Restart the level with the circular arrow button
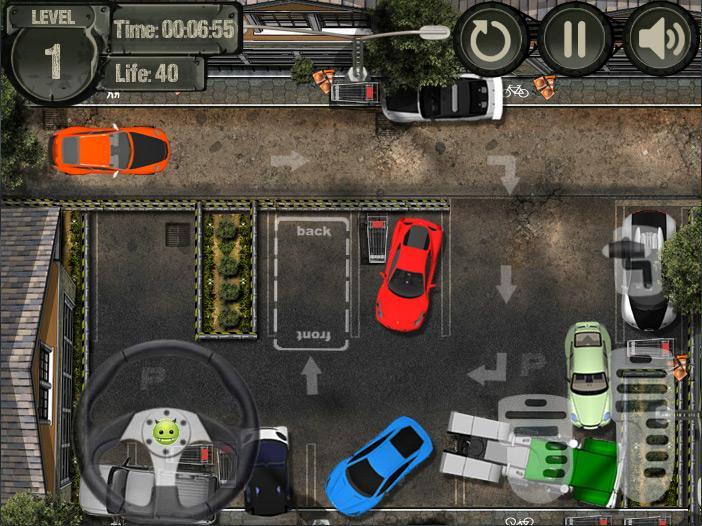 pos(492,40)
